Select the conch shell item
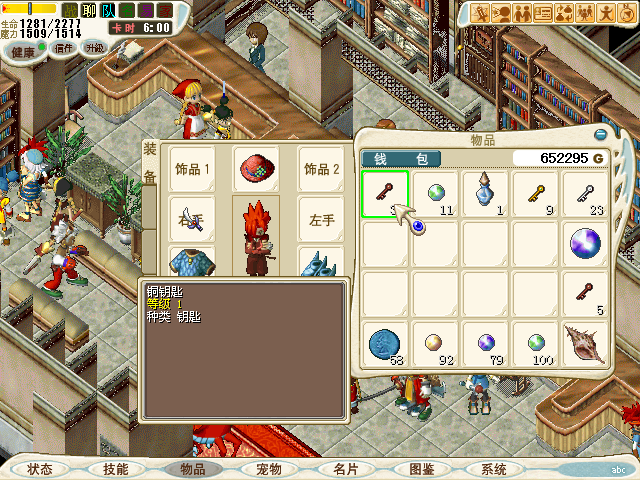Image resolution: width=640 pixels, height=480 pixels. pos(585,343)
